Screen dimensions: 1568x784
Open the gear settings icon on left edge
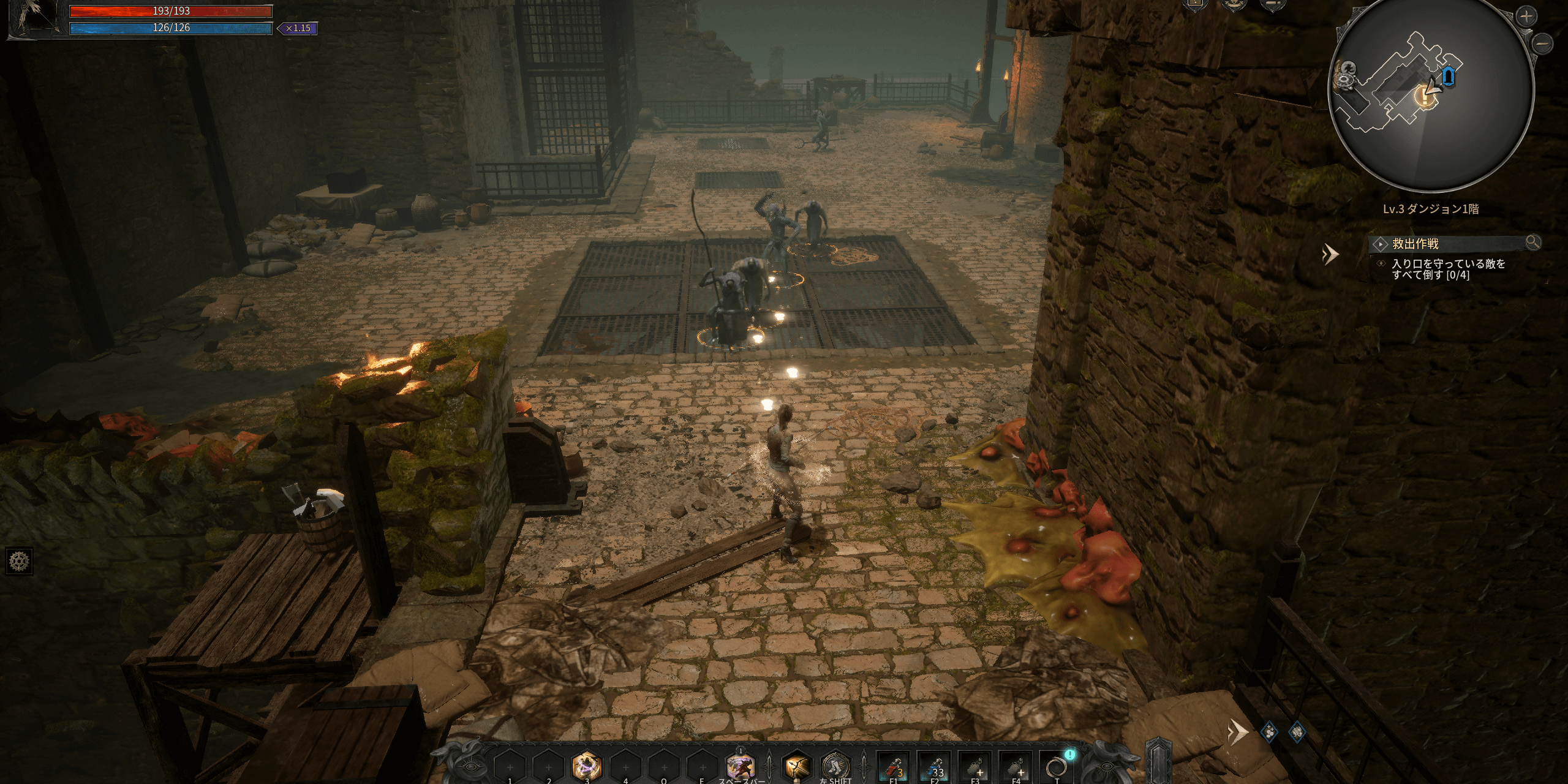[19, 560]
